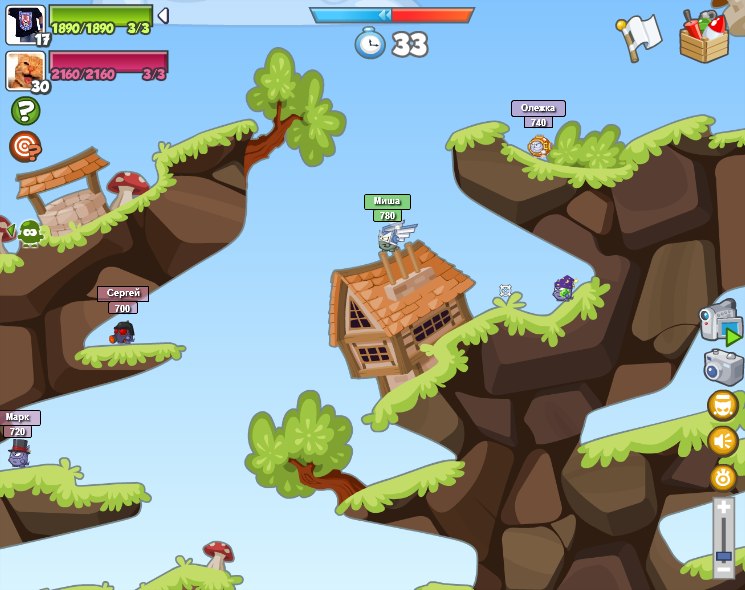The width and height of the screenshot is (745, 590).
Task: Click the white surrender flag
Action: pyautogui.click(x=640, y=36)
